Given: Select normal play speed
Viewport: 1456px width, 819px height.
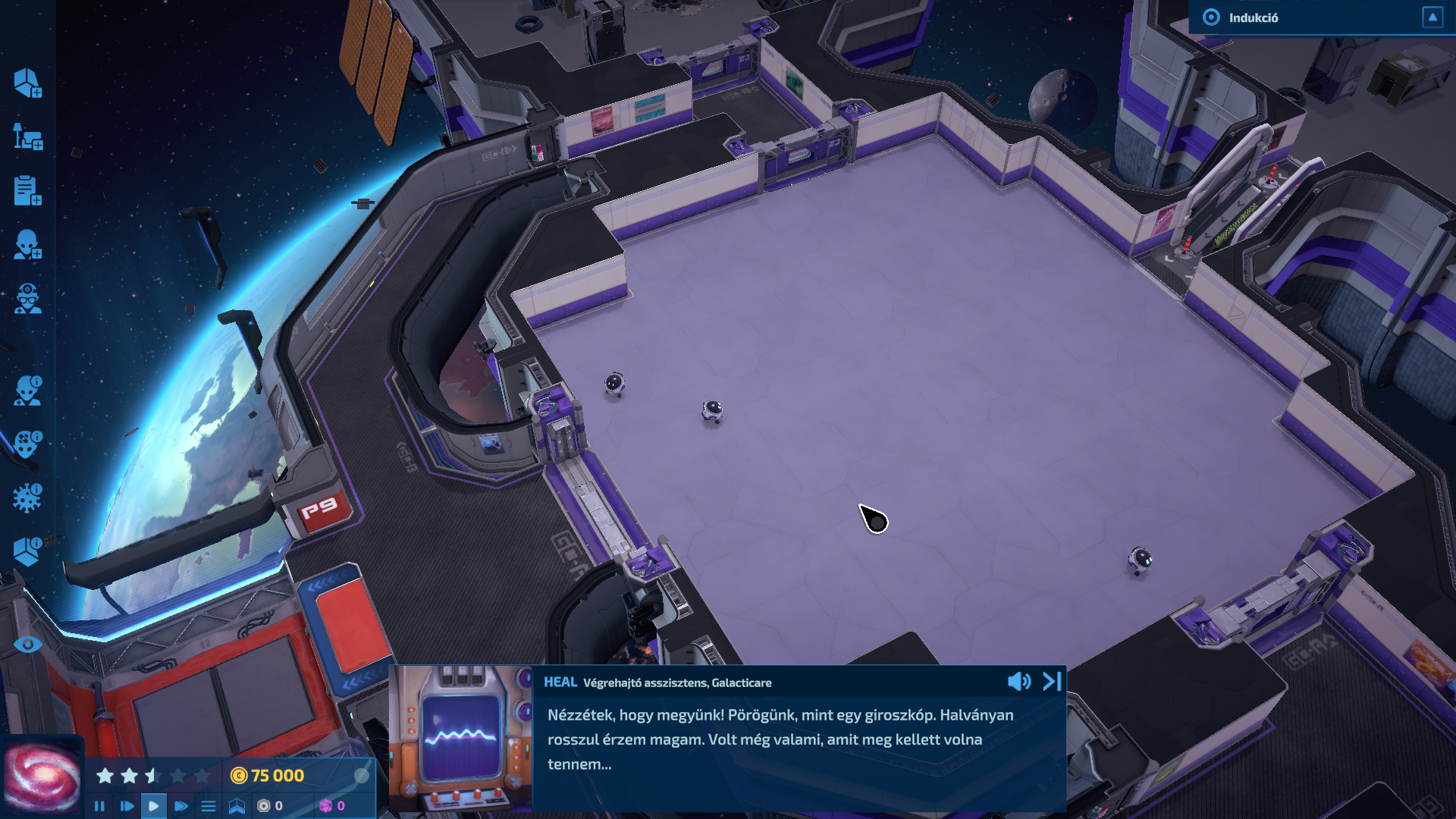Looking at the screenshot, I should (154, 806).
